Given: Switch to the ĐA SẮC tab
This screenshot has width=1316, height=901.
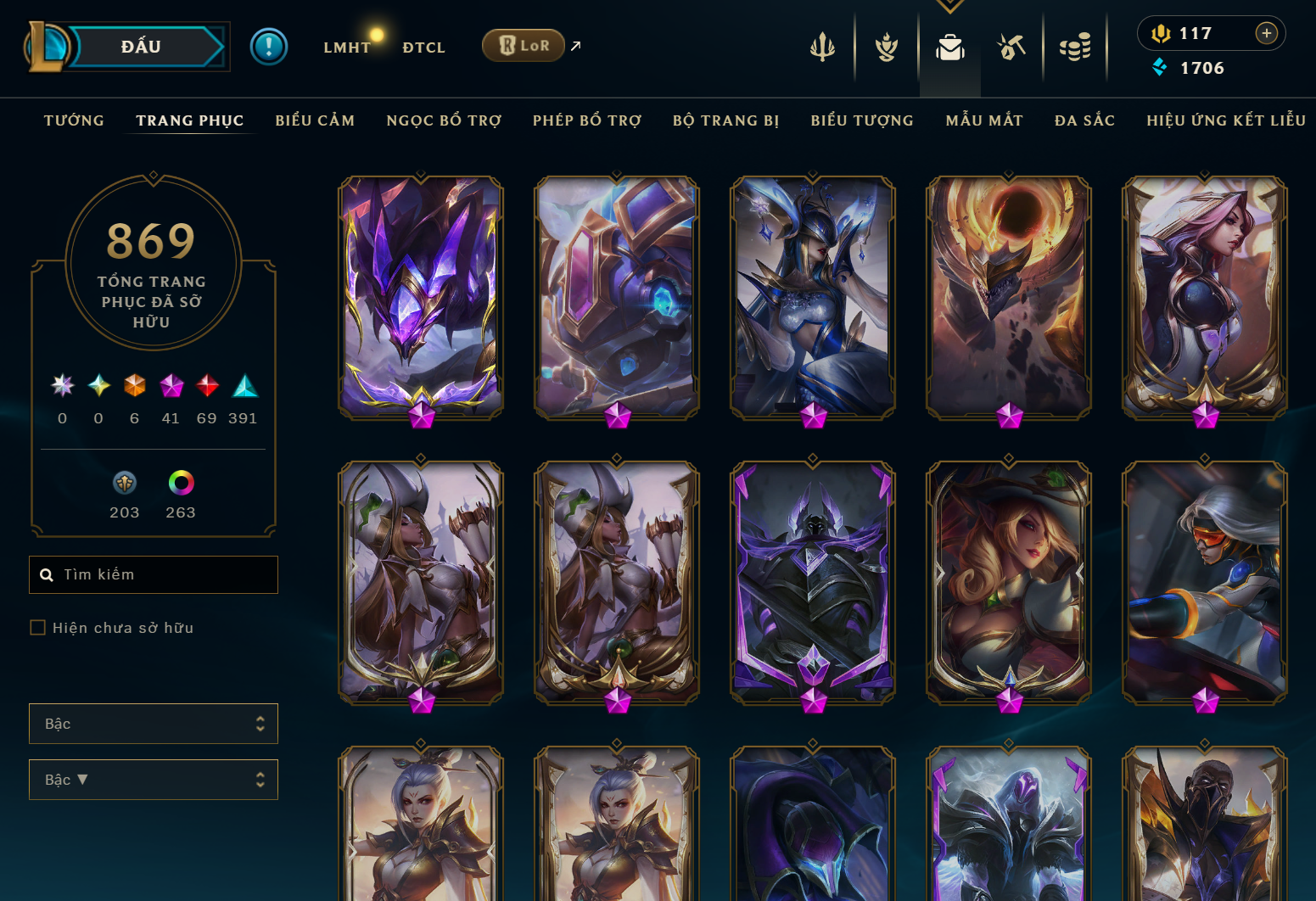Looking at the screenshot, I should [1084, 120].
